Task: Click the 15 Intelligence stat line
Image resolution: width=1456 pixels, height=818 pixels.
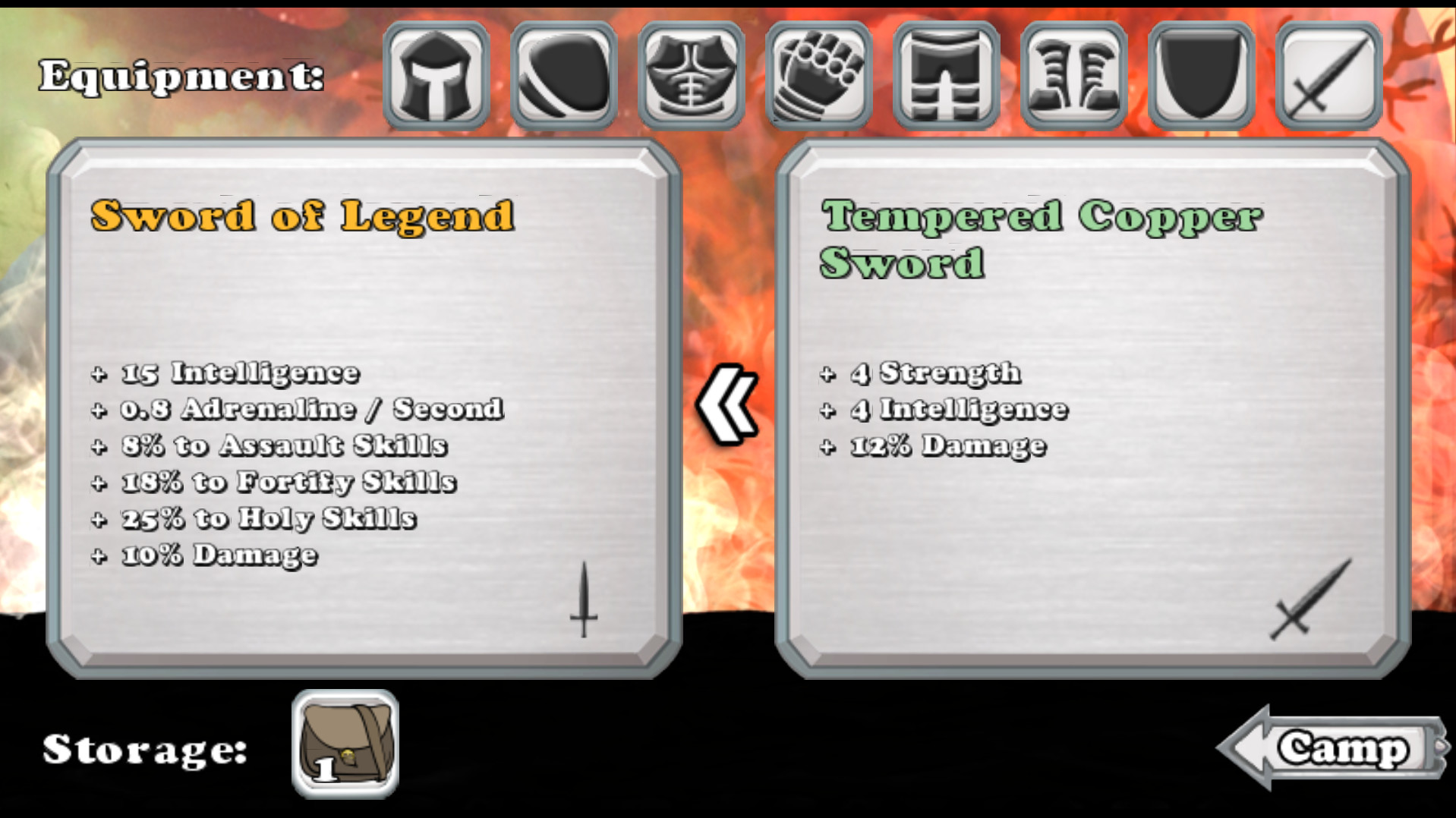Action: pos(225,373)
